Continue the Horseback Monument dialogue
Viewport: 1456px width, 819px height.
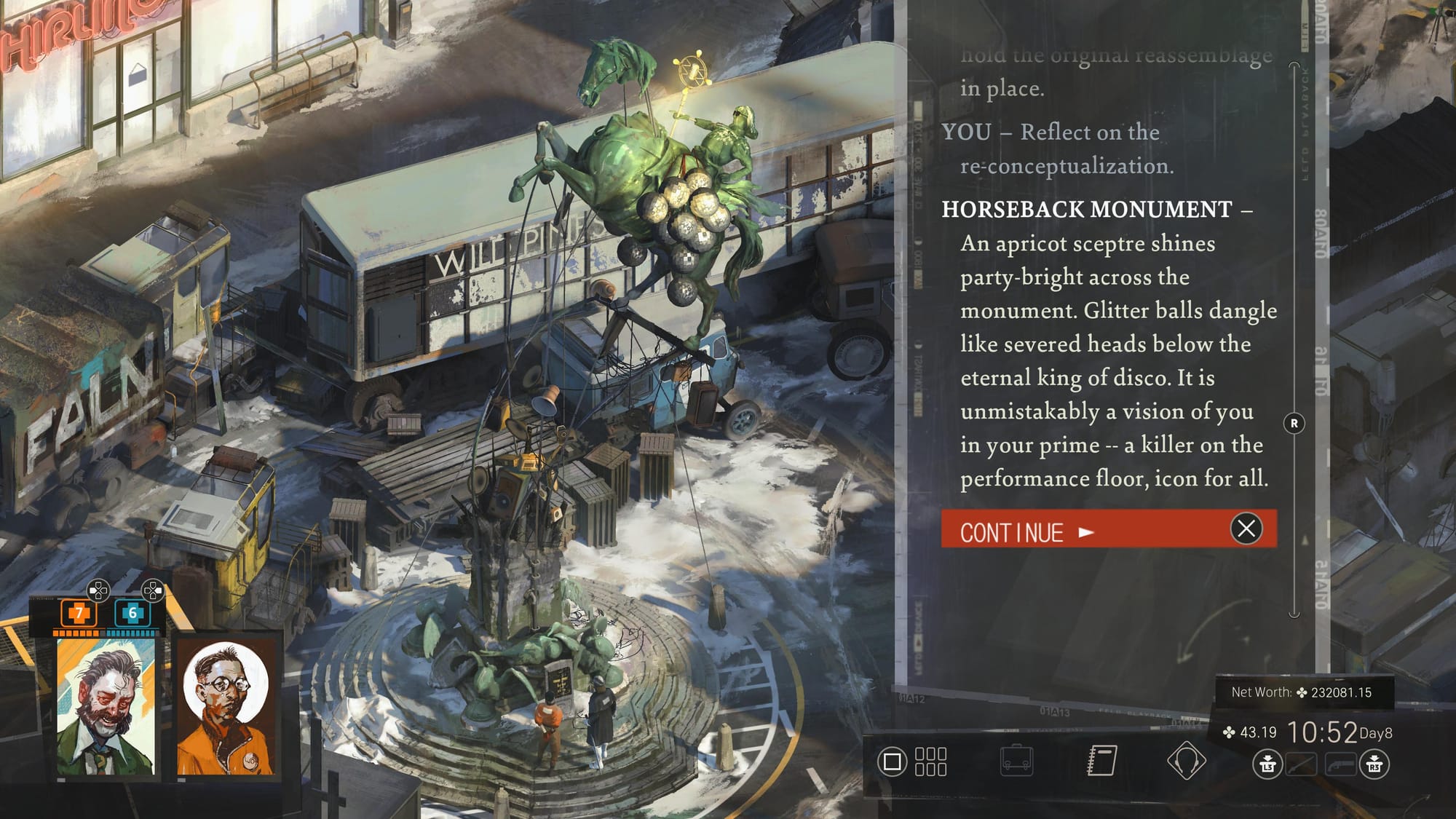(x=1085, y=531)
